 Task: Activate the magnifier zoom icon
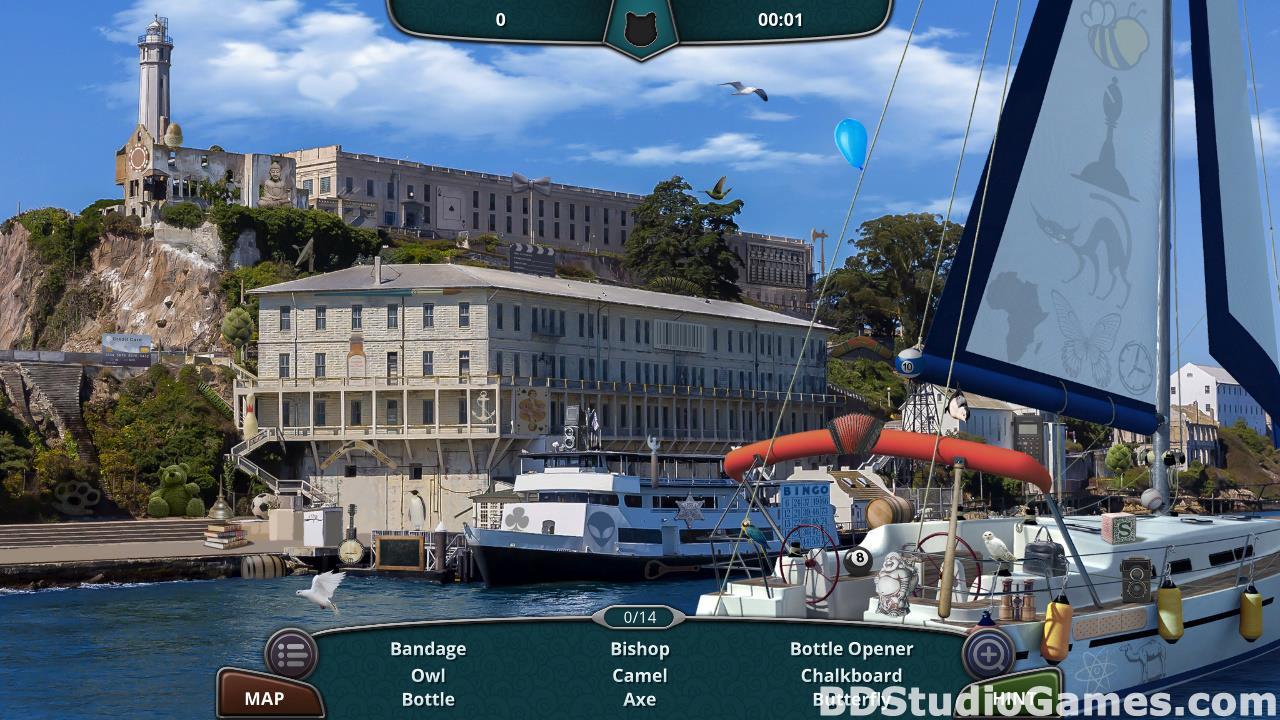[x=988, y=654]
